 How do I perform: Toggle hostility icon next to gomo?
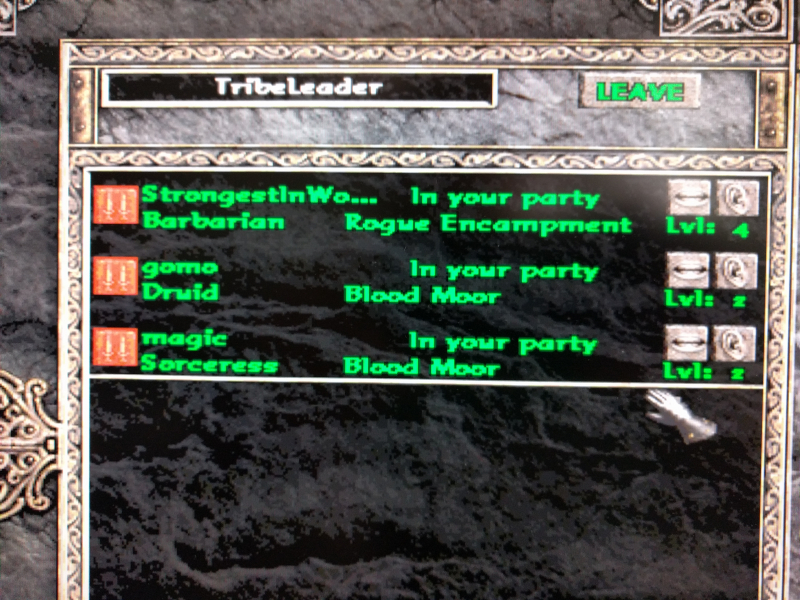click(116, 276)
